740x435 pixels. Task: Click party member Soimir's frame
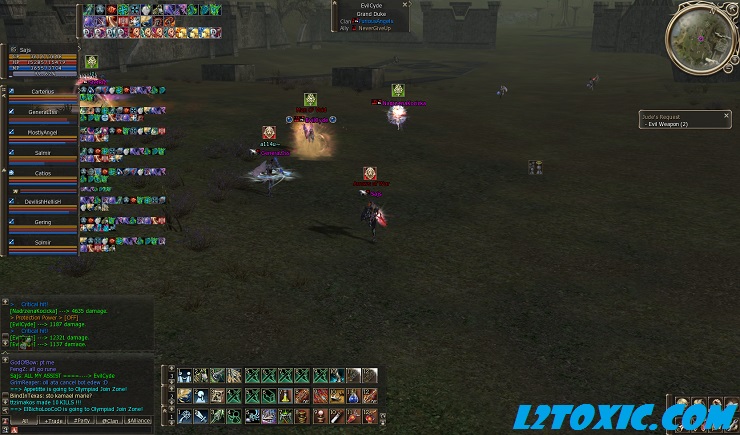(x=42, y=243)
